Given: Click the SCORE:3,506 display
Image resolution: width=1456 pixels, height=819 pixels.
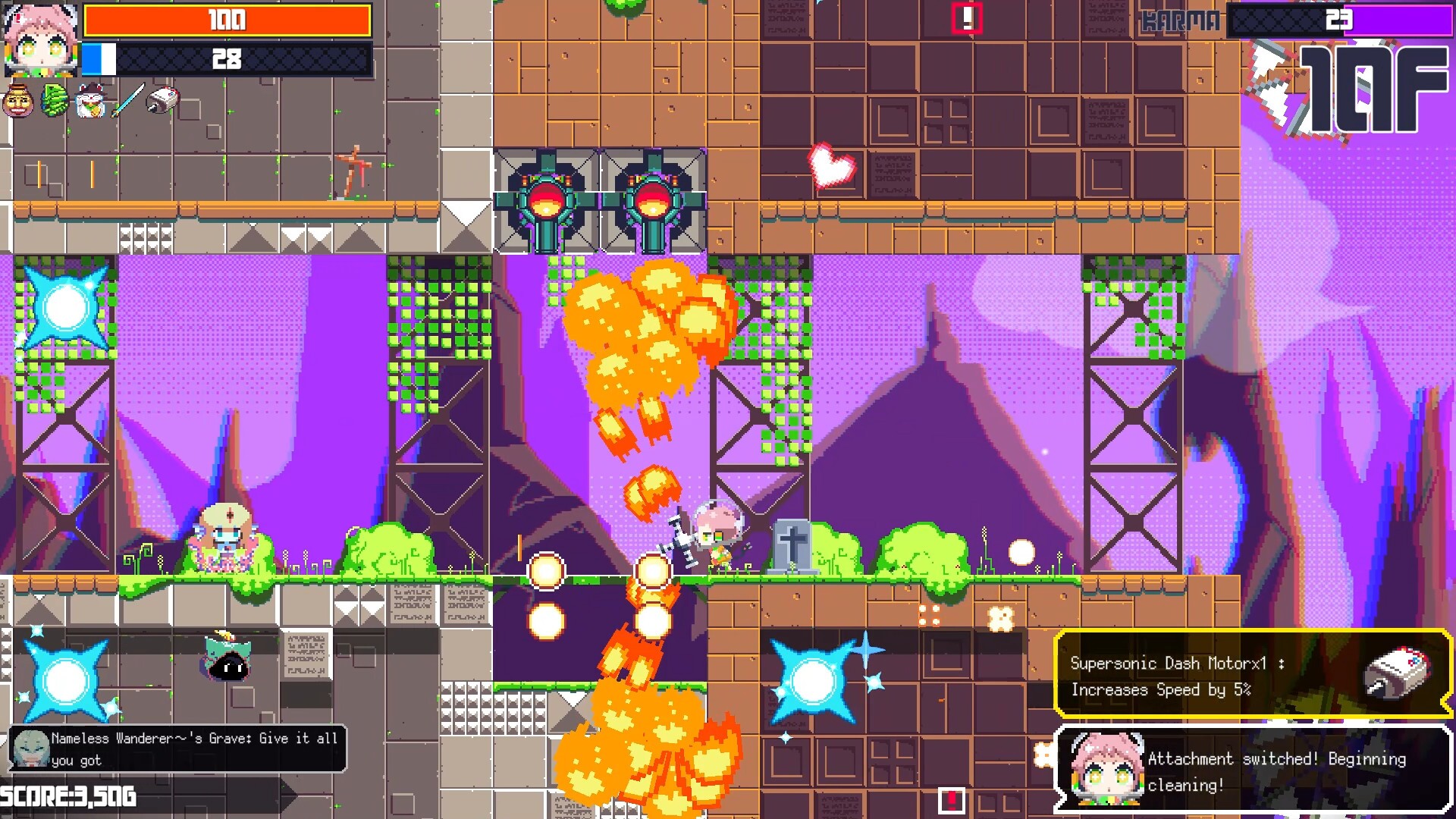Looking at the screenshot, I should coord(67,797).
